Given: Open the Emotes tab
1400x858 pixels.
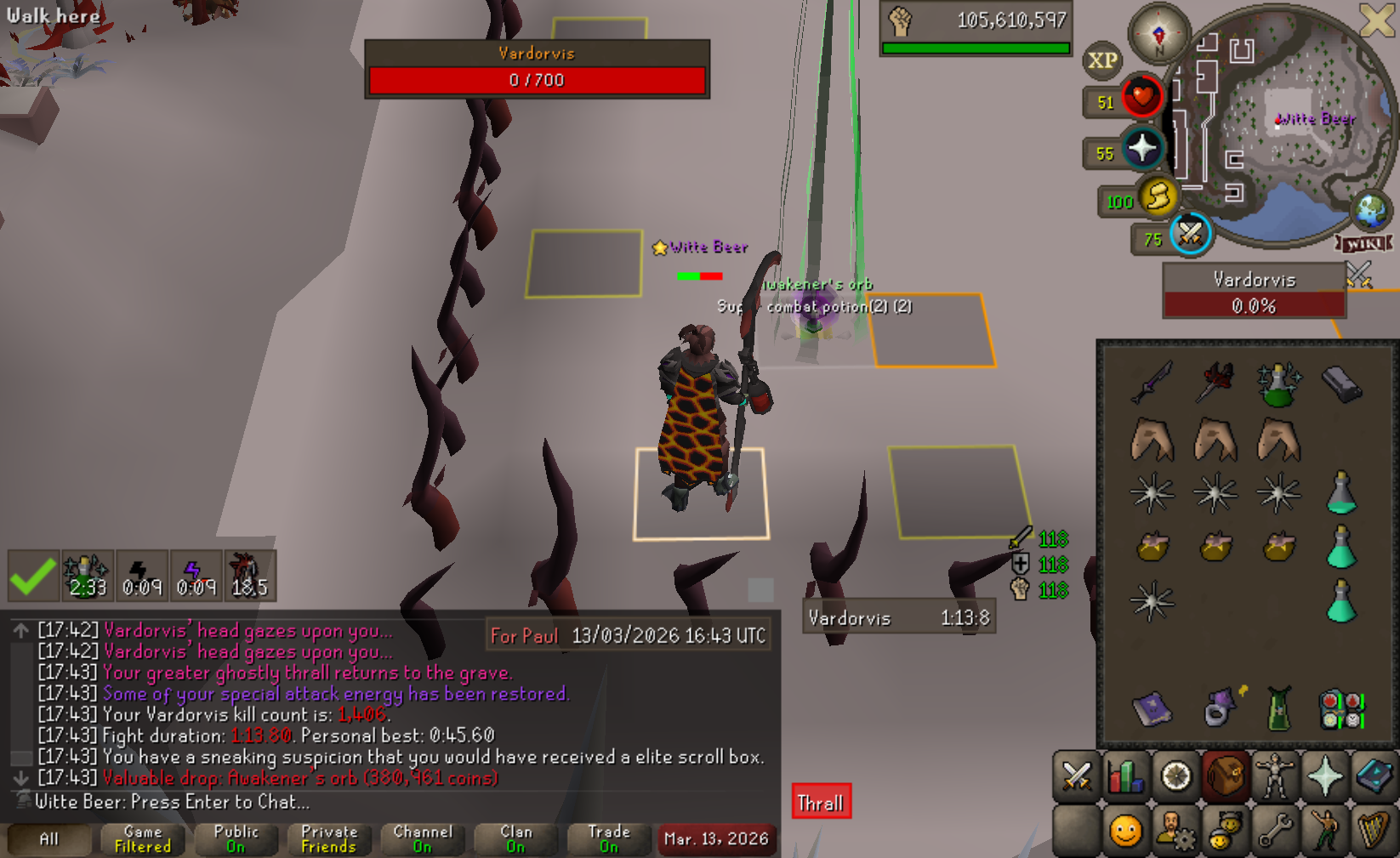Looking at the screenshot, I should [1325, 830].
